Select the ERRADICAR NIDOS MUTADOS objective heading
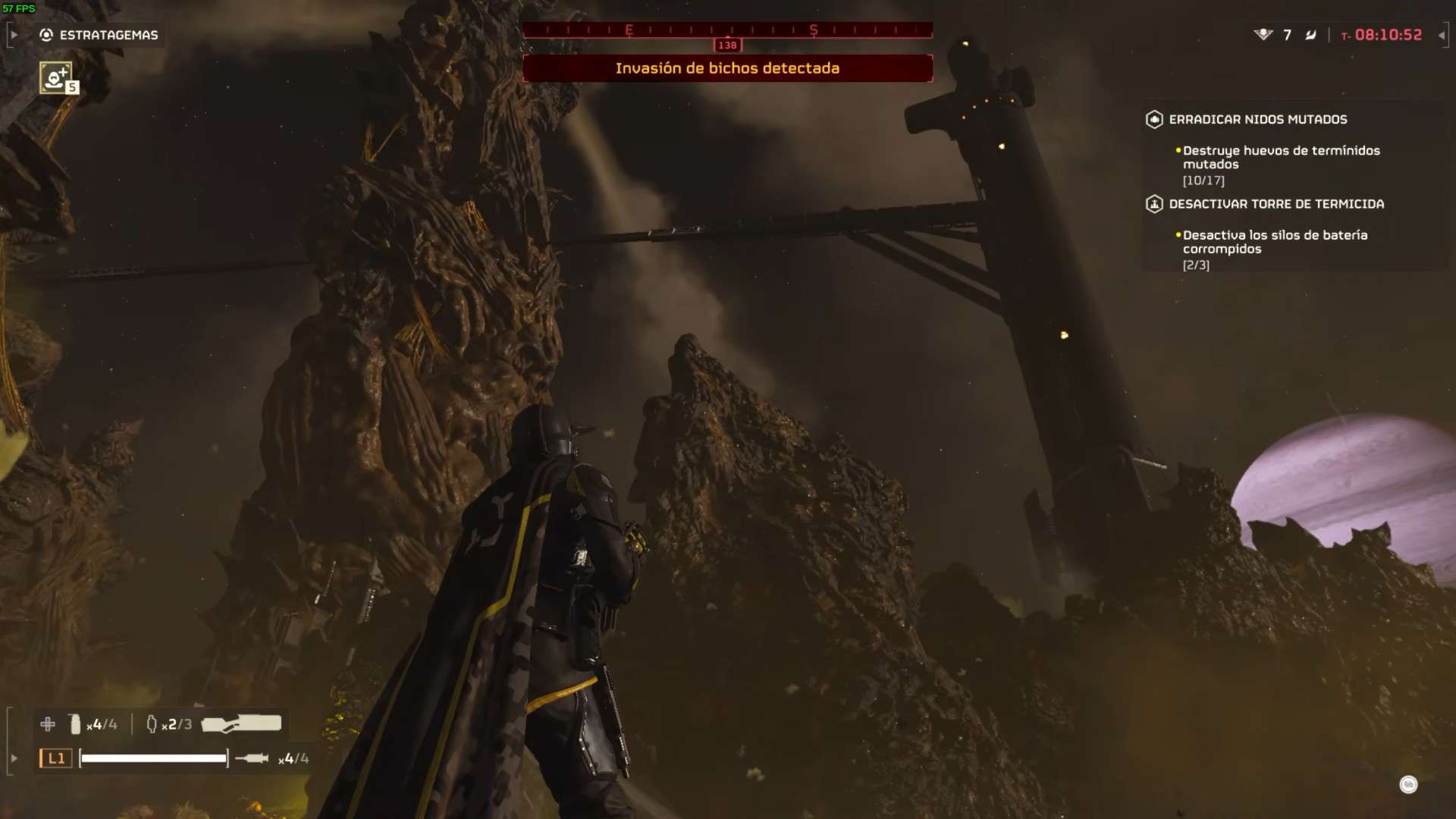The width and height of the screenshot is (1456, 819). [x=1257, y=119]
